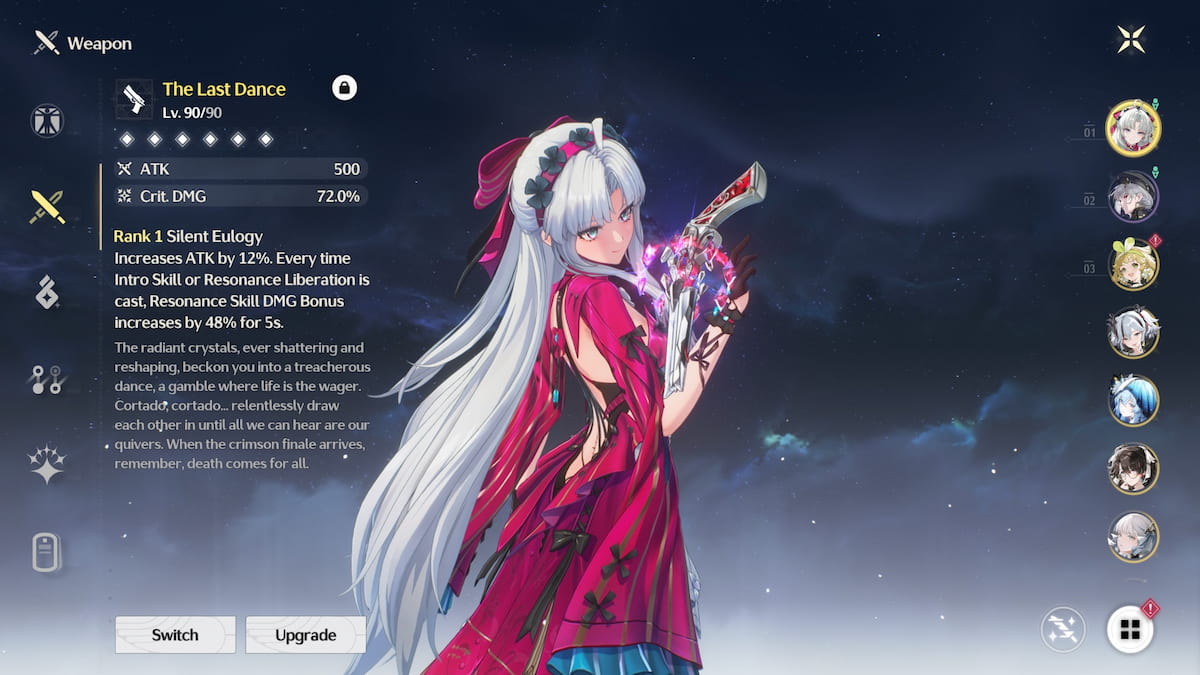Open the sparkle arrows swap button
Screen dimensions: 1200x675
tap(1062, 629)
